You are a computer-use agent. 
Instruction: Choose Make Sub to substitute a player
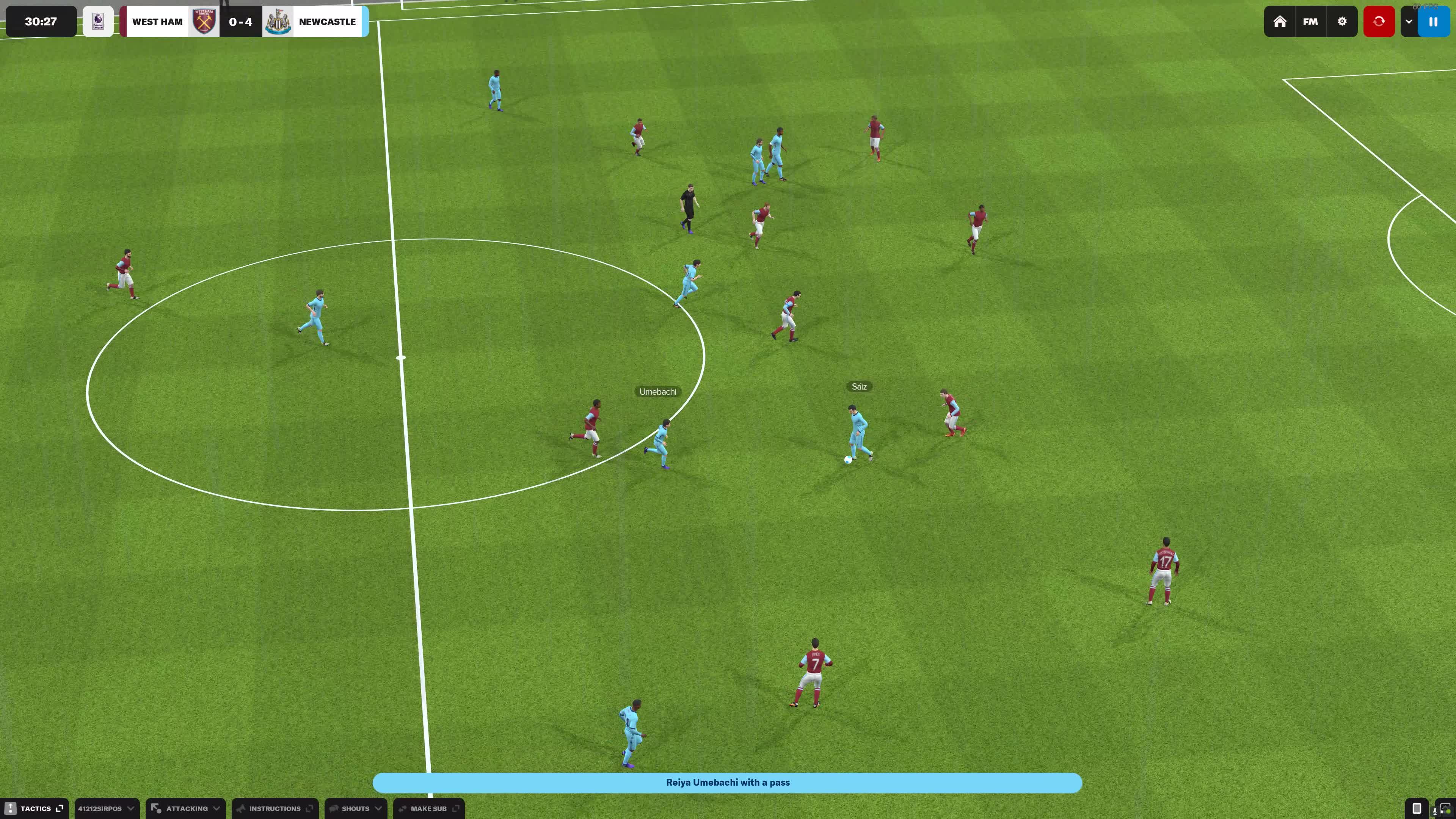429,808
